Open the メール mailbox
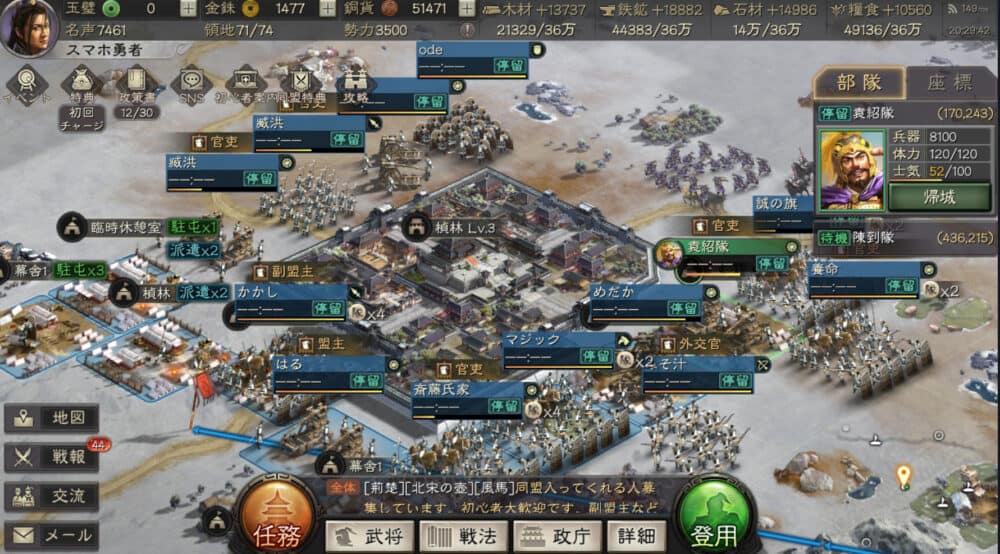Screen dimensions: 1000x554 51,535
